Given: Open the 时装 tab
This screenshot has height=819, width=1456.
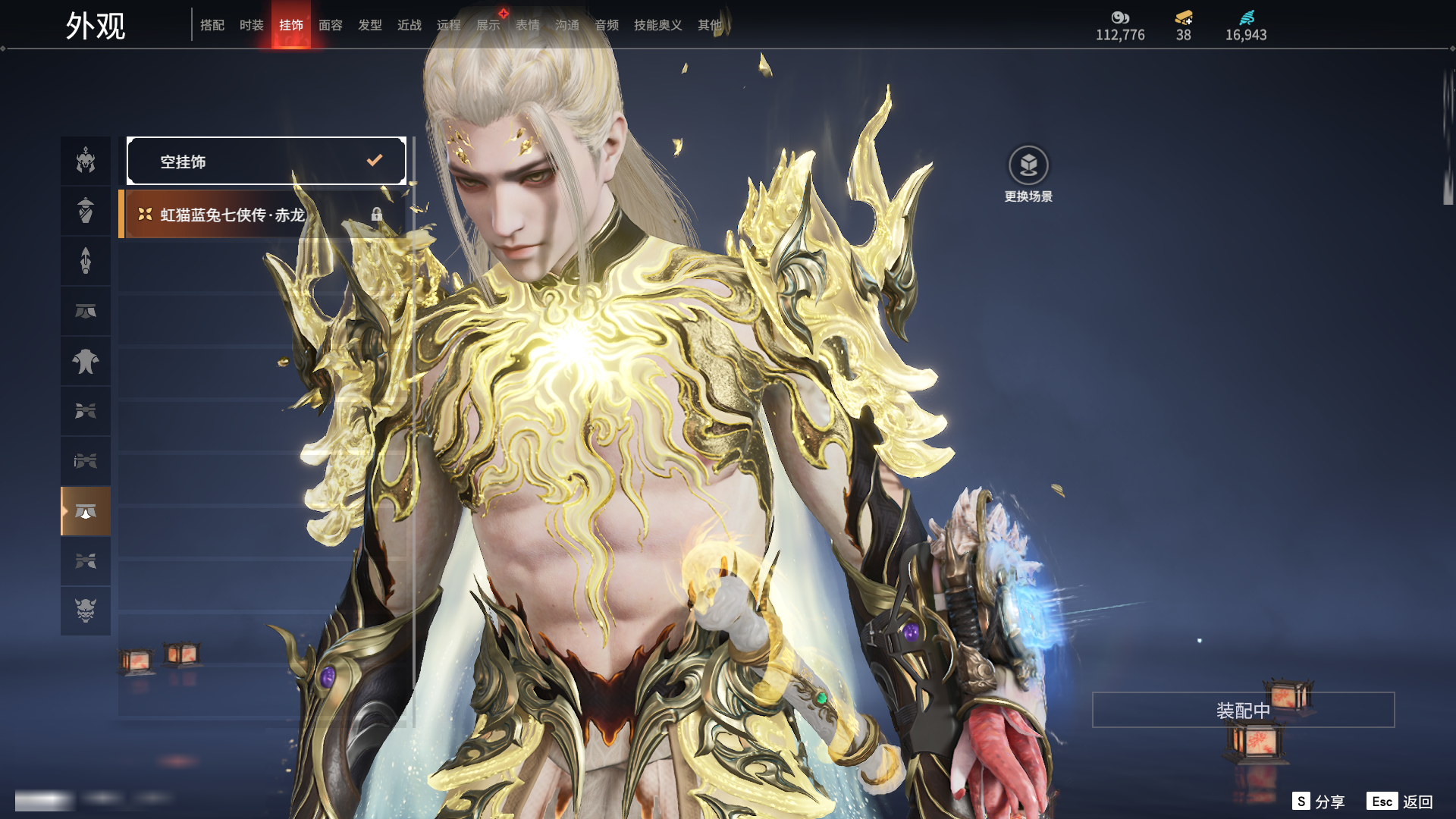Looking at the screenshot, I should click(x=252, y=25).
